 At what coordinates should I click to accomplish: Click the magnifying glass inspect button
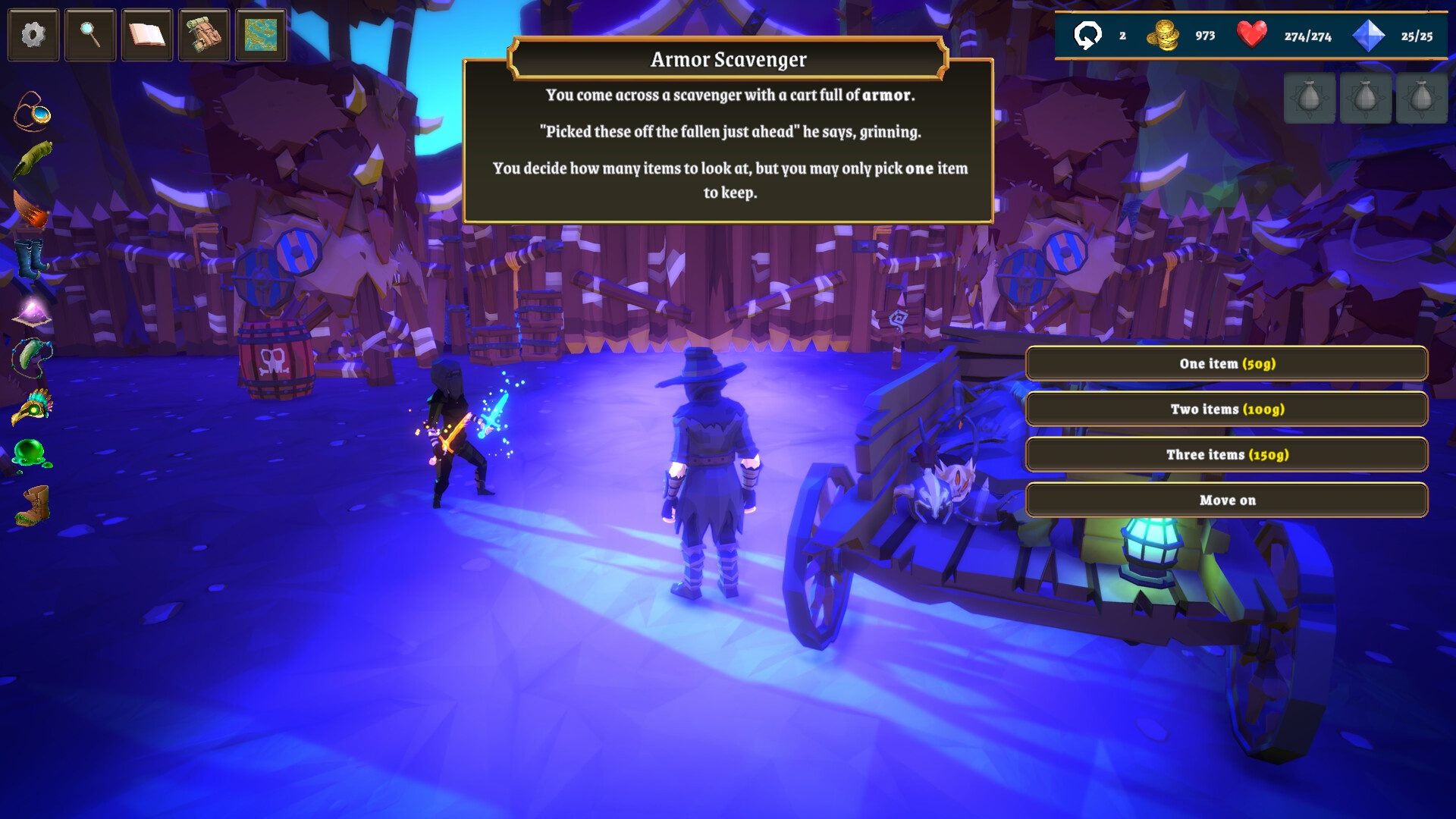pyautogui.click(x=90, y=35)
